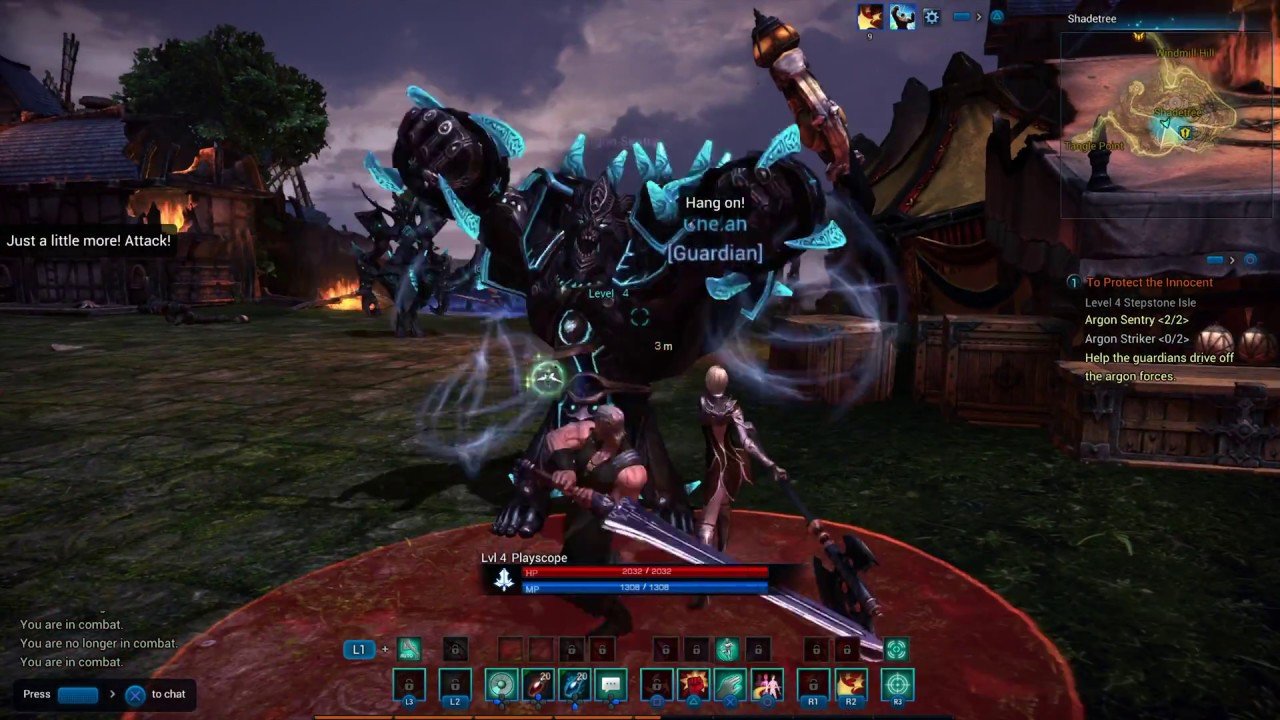Screen dimensions: 1280x720
Task: Open the To Protect the Innocent quest
Action: pos(1149,282)
